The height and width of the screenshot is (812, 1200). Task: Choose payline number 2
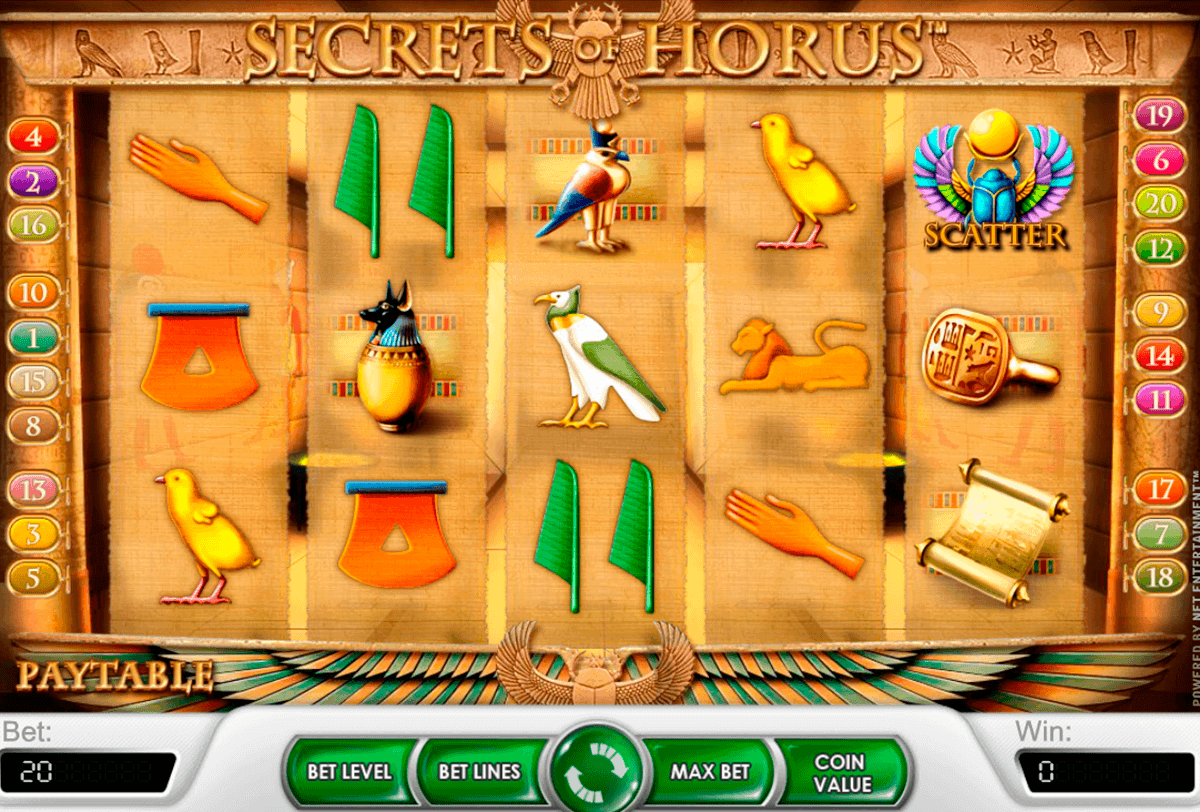point(34,182)
